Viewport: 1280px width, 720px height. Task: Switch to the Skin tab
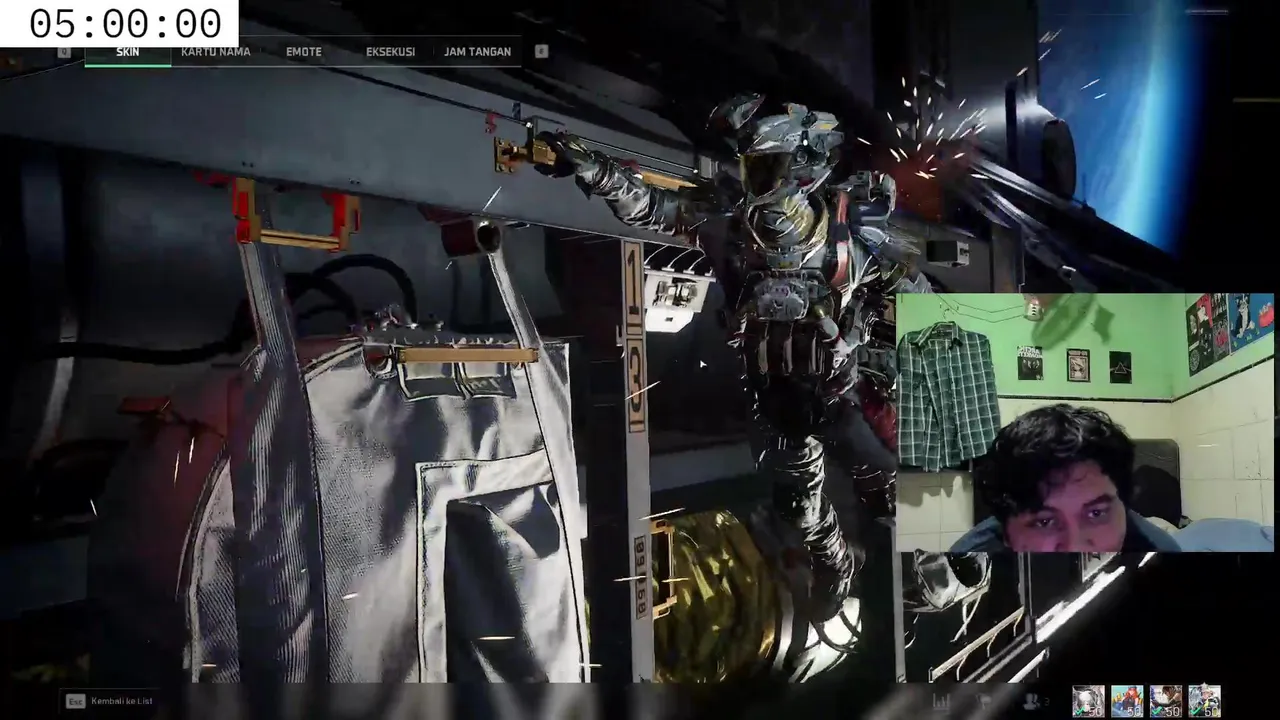(x=127, y=52)
